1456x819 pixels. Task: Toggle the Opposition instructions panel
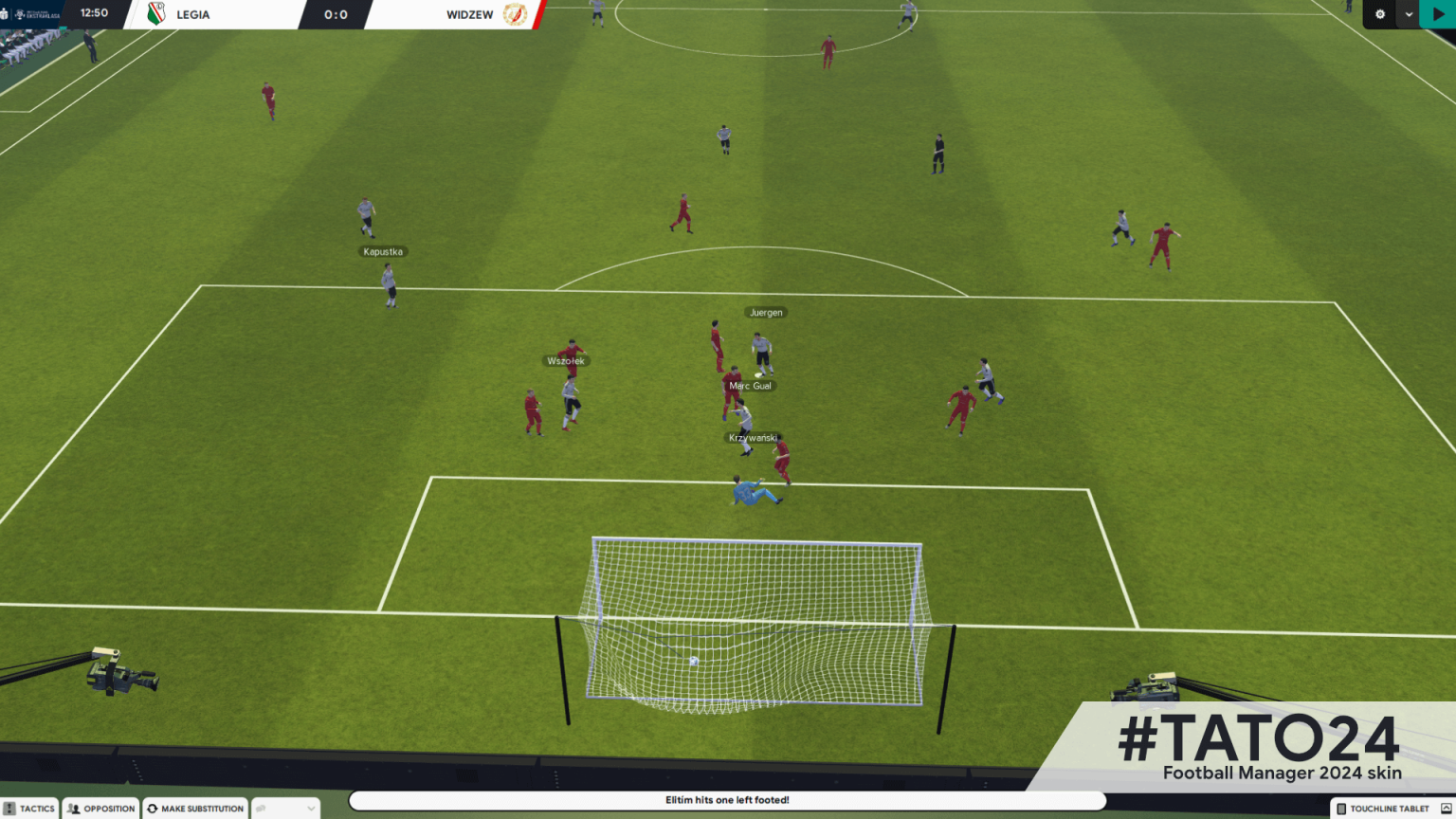coord(100,808)
